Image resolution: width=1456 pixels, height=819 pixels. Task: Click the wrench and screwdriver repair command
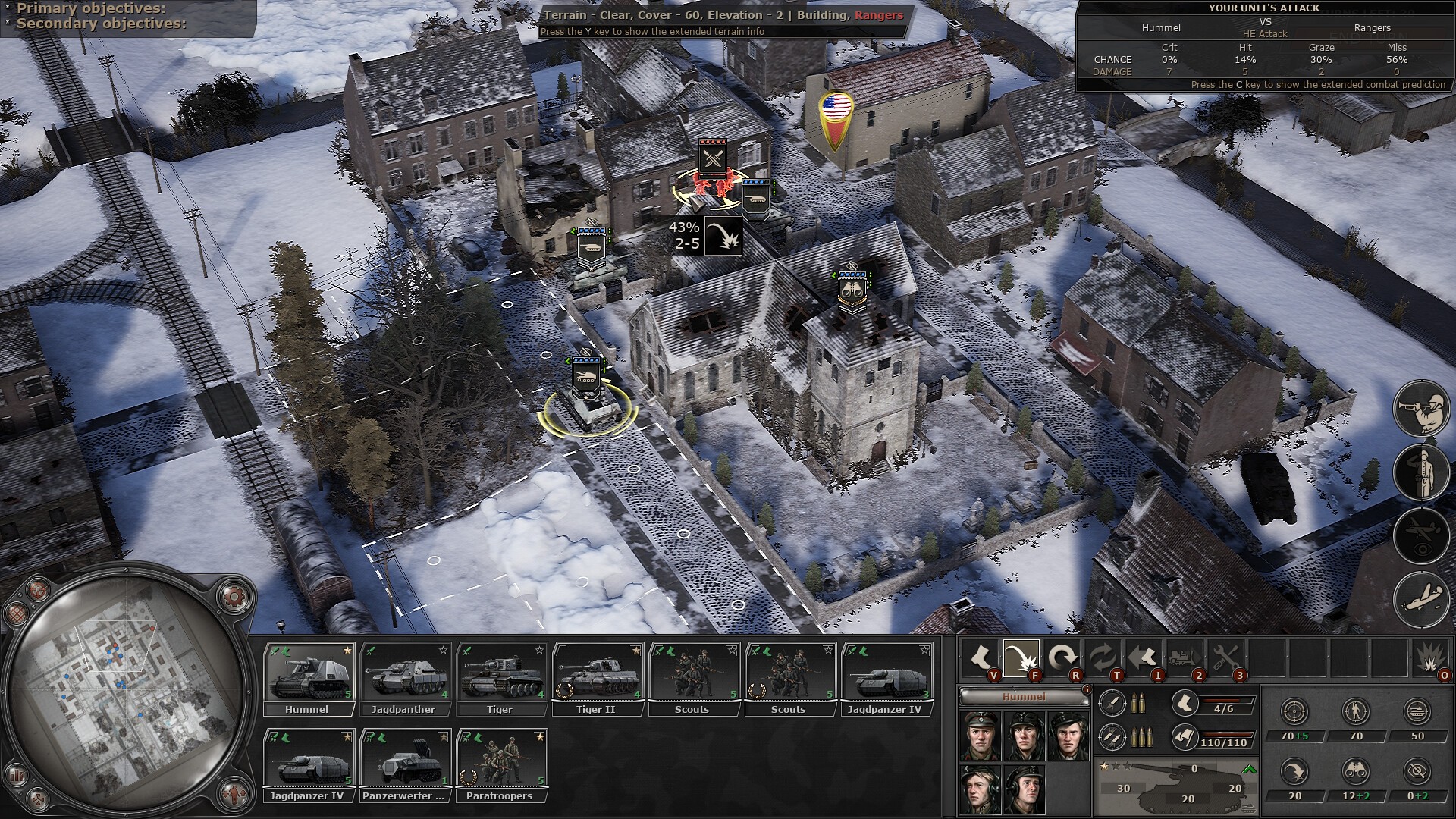point(1225,657)
